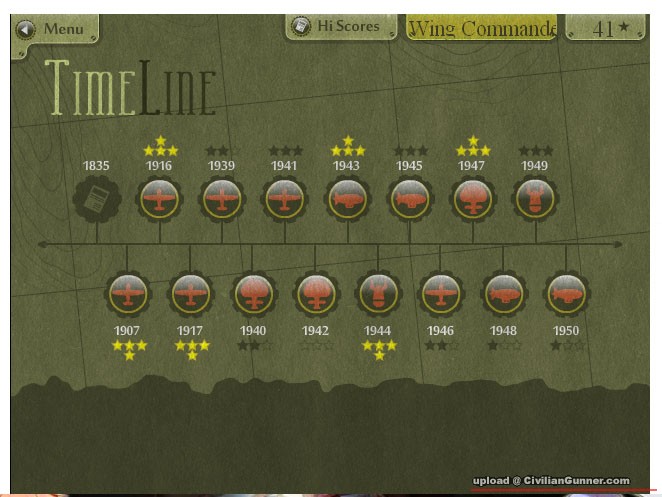This screenshot has height=497, width=662.
Task: Click the Wing Commander rank banner
Action: (x=481, y=29)
